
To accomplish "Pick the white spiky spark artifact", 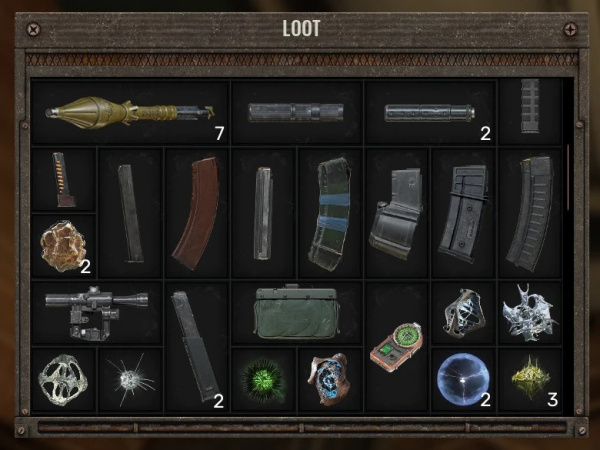I will pos(130,379).
